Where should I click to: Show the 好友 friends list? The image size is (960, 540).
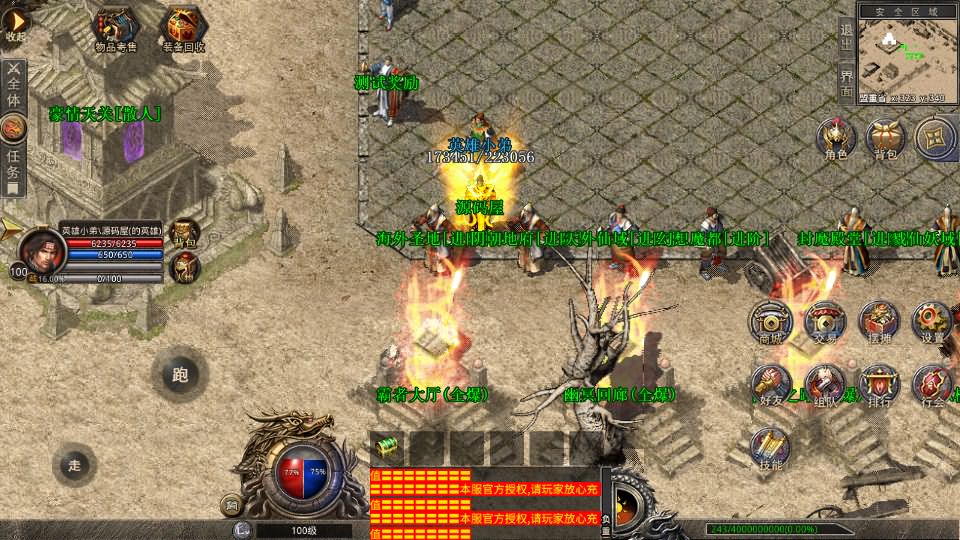coord(770,384)
